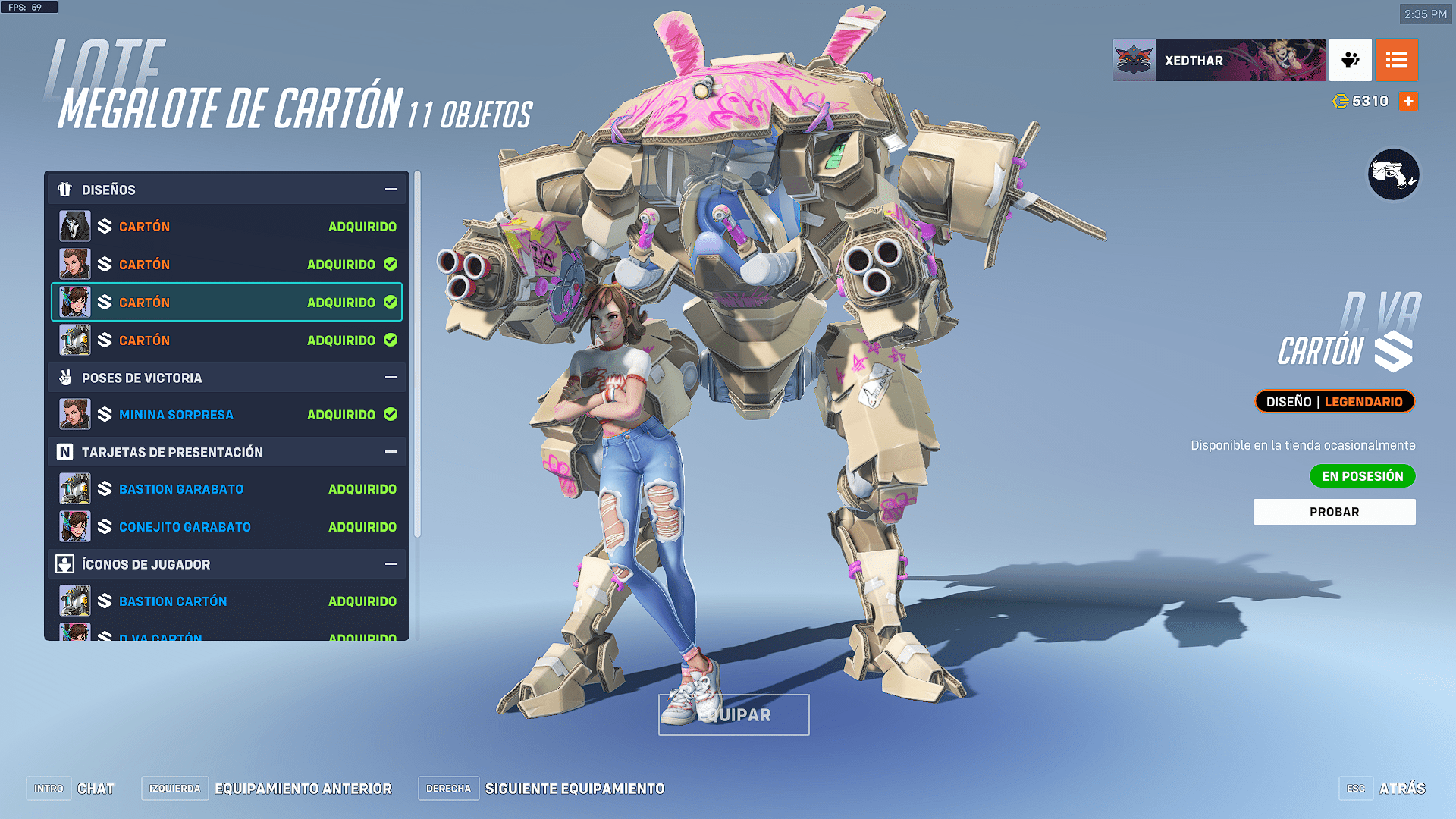
Task: Collapse the Íconos de Jugador section
Action: point(391,564)
